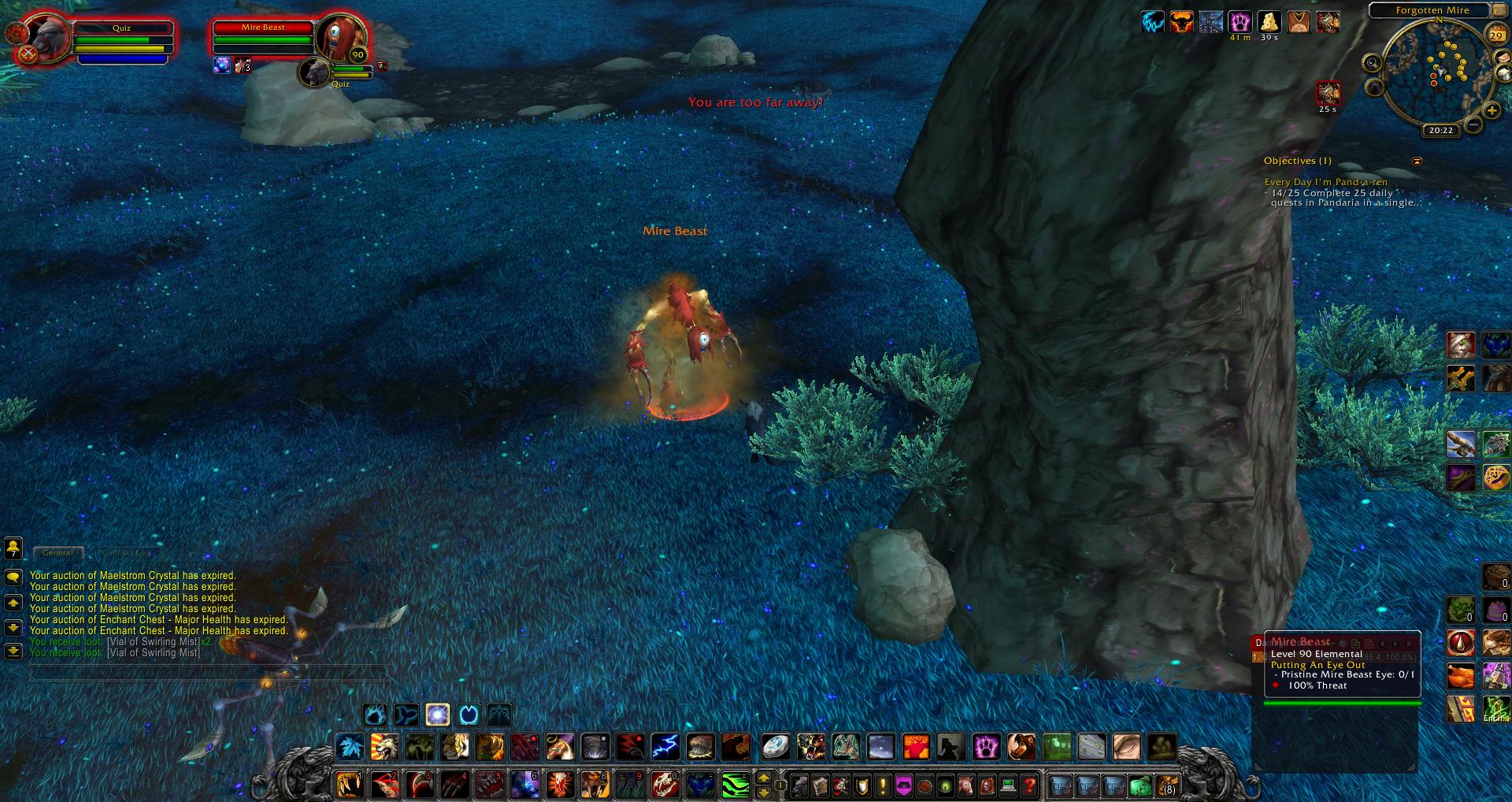Image resolution: width=1512 pixels, height=802 pixels.
Task: Activate the blue lightning bolt ability
Action: click(x=665, y=745)
